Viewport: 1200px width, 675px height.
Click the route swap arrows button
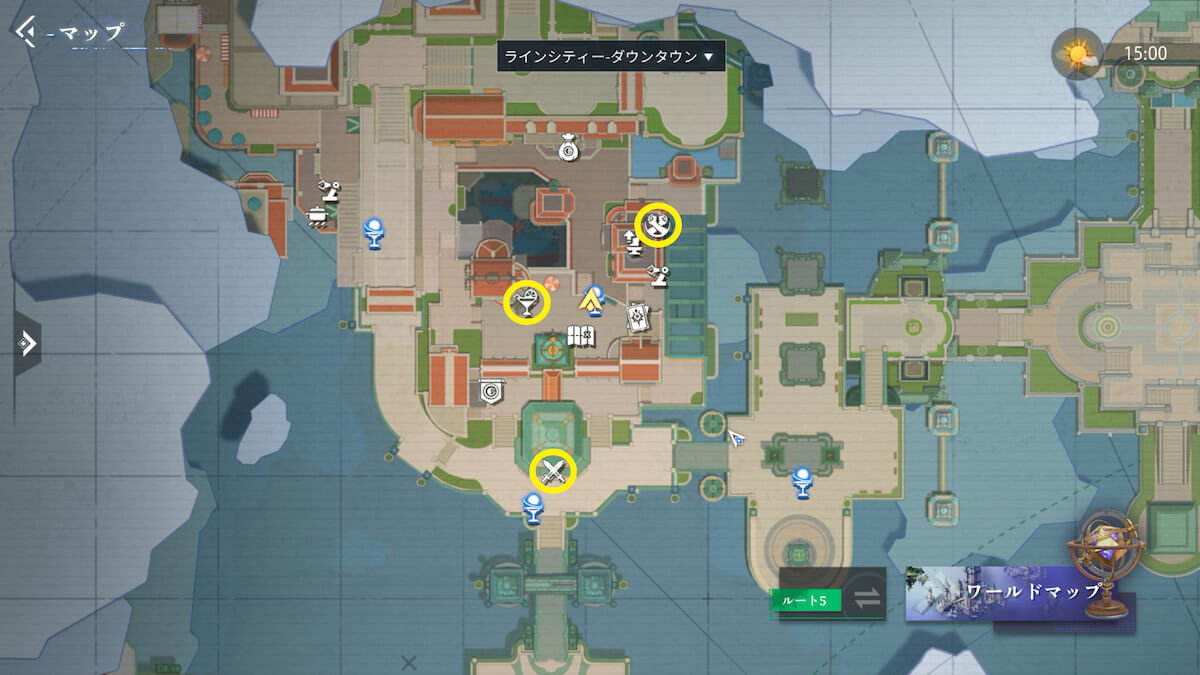(x=866, y=598)
